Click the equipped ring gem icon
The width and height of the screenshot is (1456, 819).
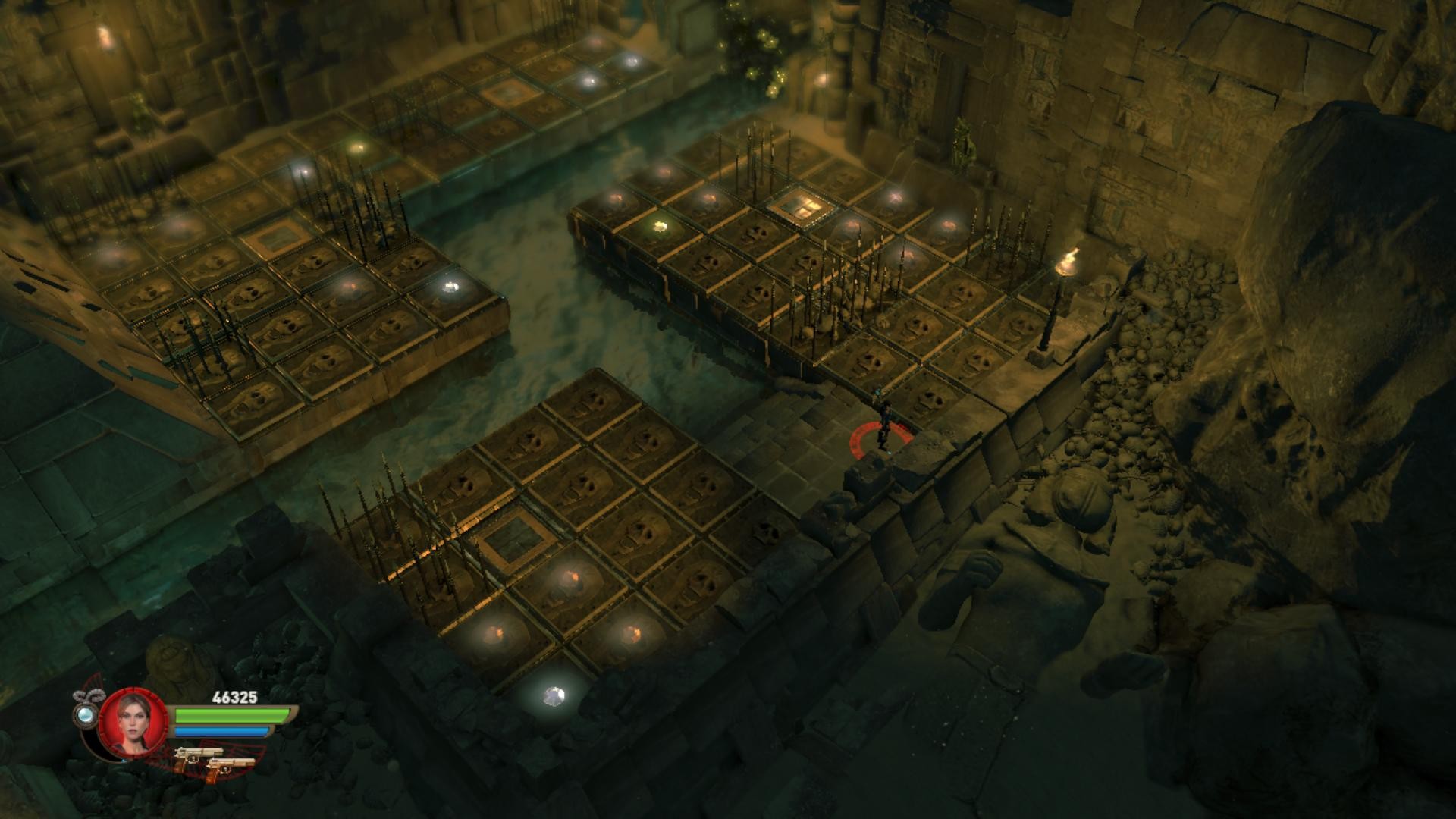point(84,714)
